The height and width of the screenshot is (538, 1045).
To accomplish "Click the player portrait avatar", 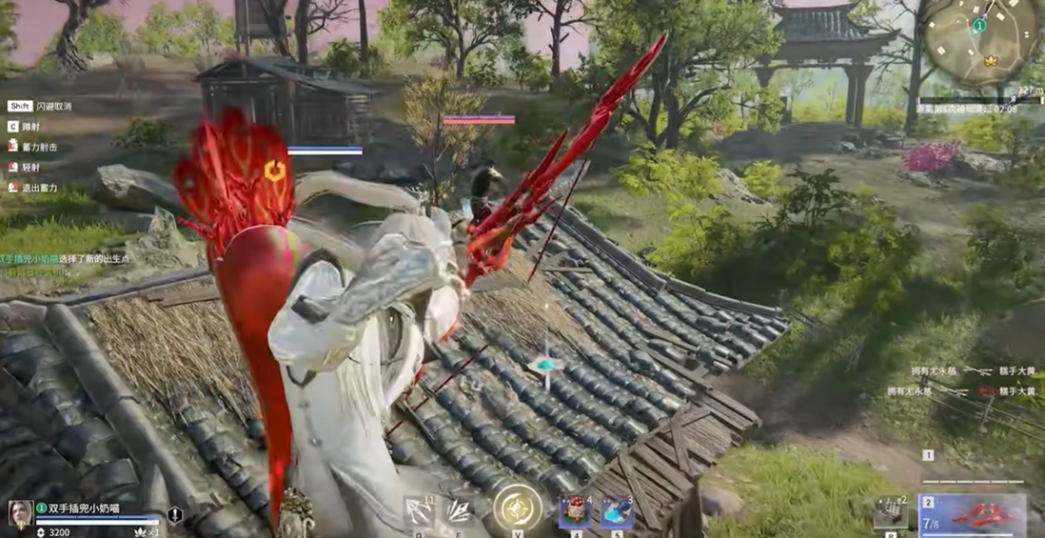I will (20, 512).
